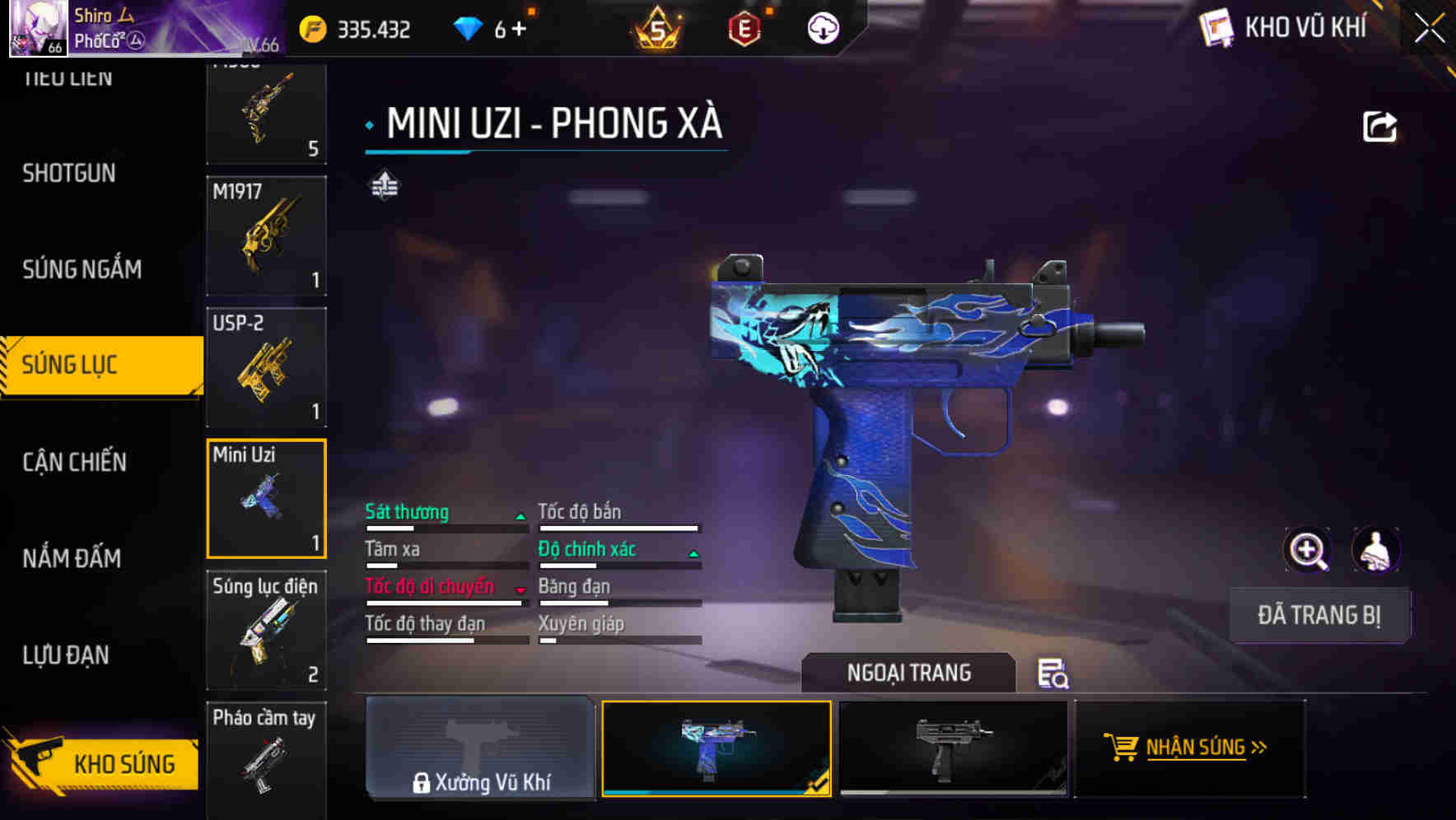The width and height of the screenshot is (1456, 820).
Task: Select the SHOTGUN weapon category
Action: tap(69, 174)
